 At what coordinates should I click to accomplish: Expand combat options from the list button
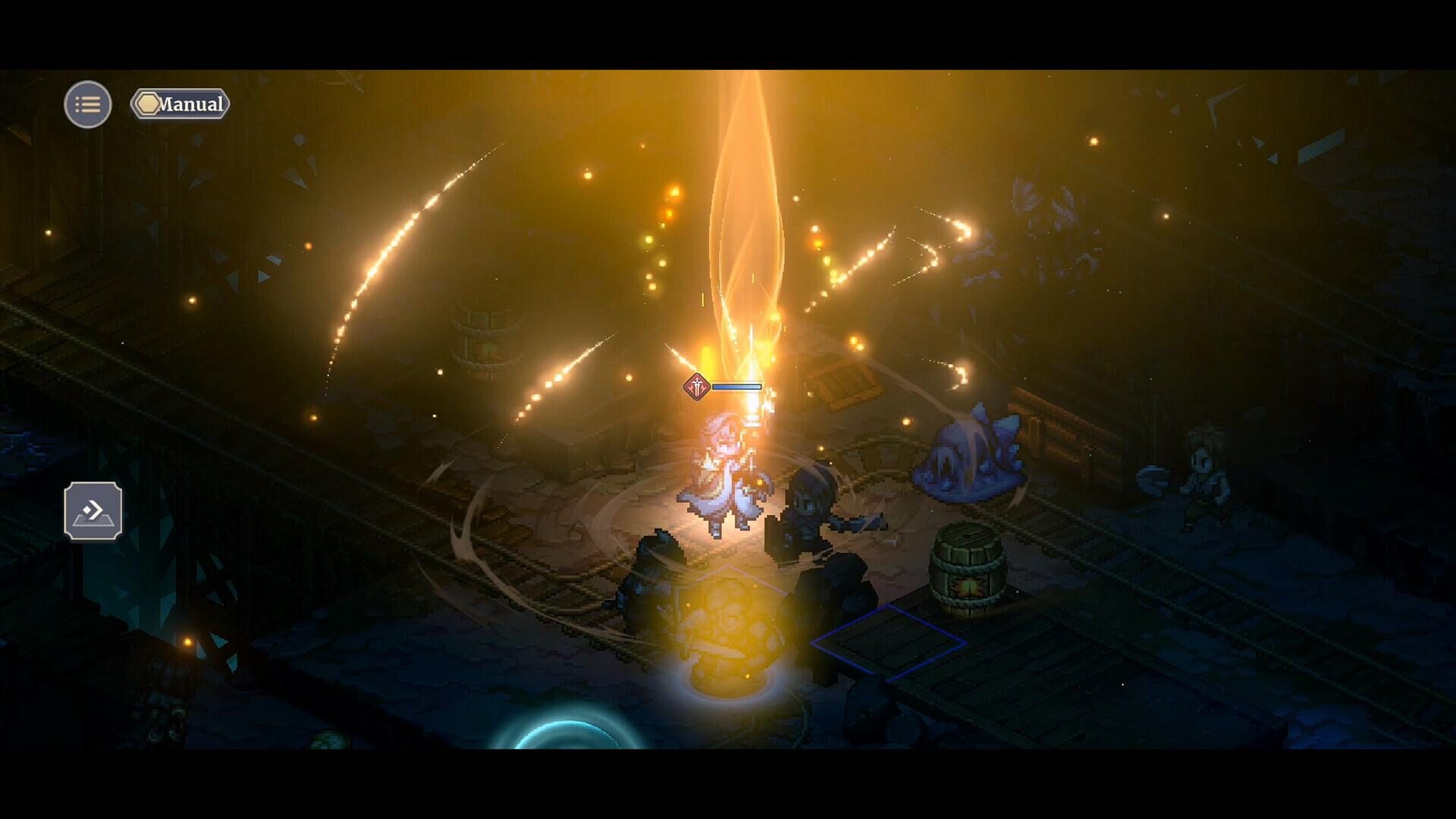click(87, 104)
